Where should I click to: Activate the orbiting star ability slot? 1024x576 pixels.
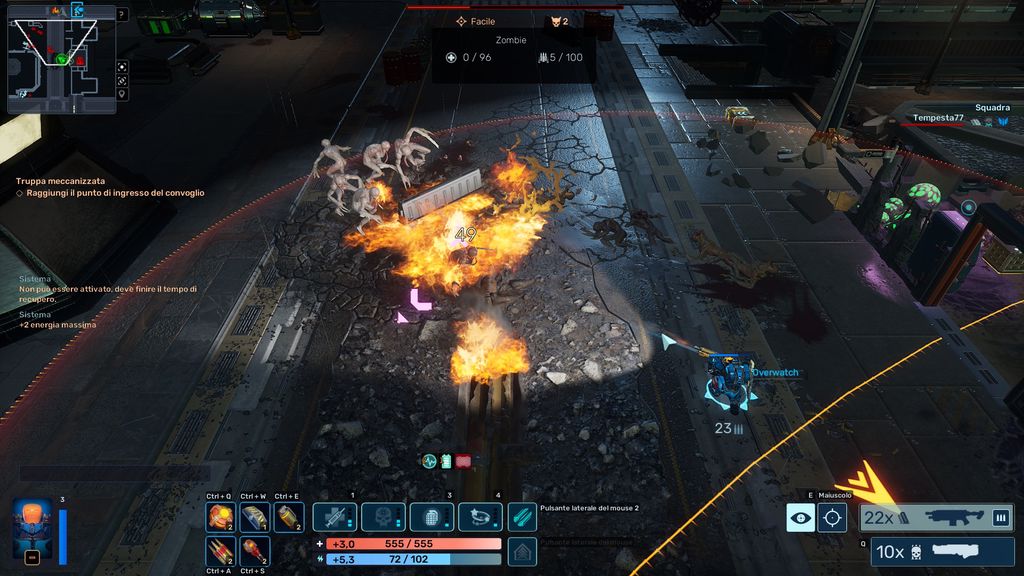click(480, 517)
